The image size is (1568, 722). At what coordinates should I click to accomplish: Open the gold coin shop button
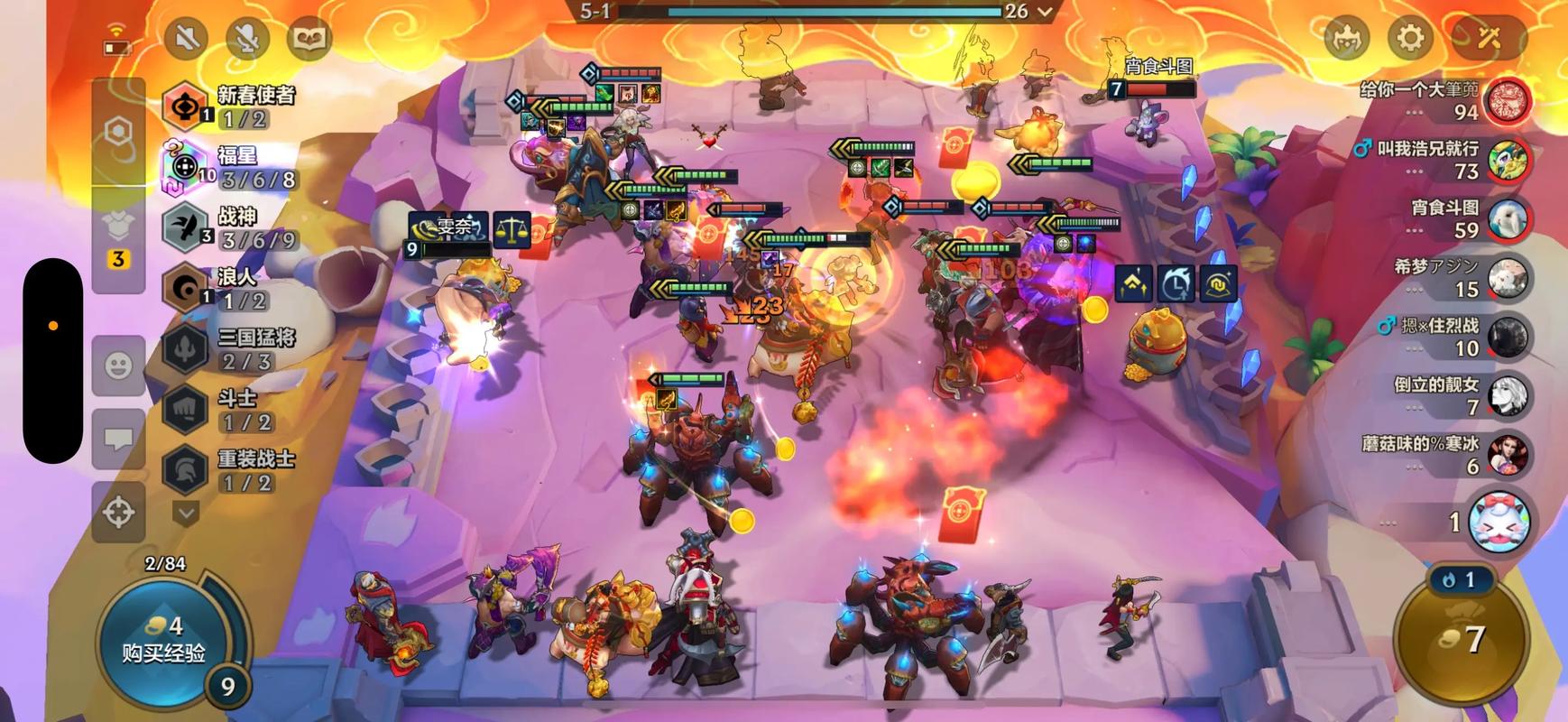pyautogui.click(x=1461, y=639)
